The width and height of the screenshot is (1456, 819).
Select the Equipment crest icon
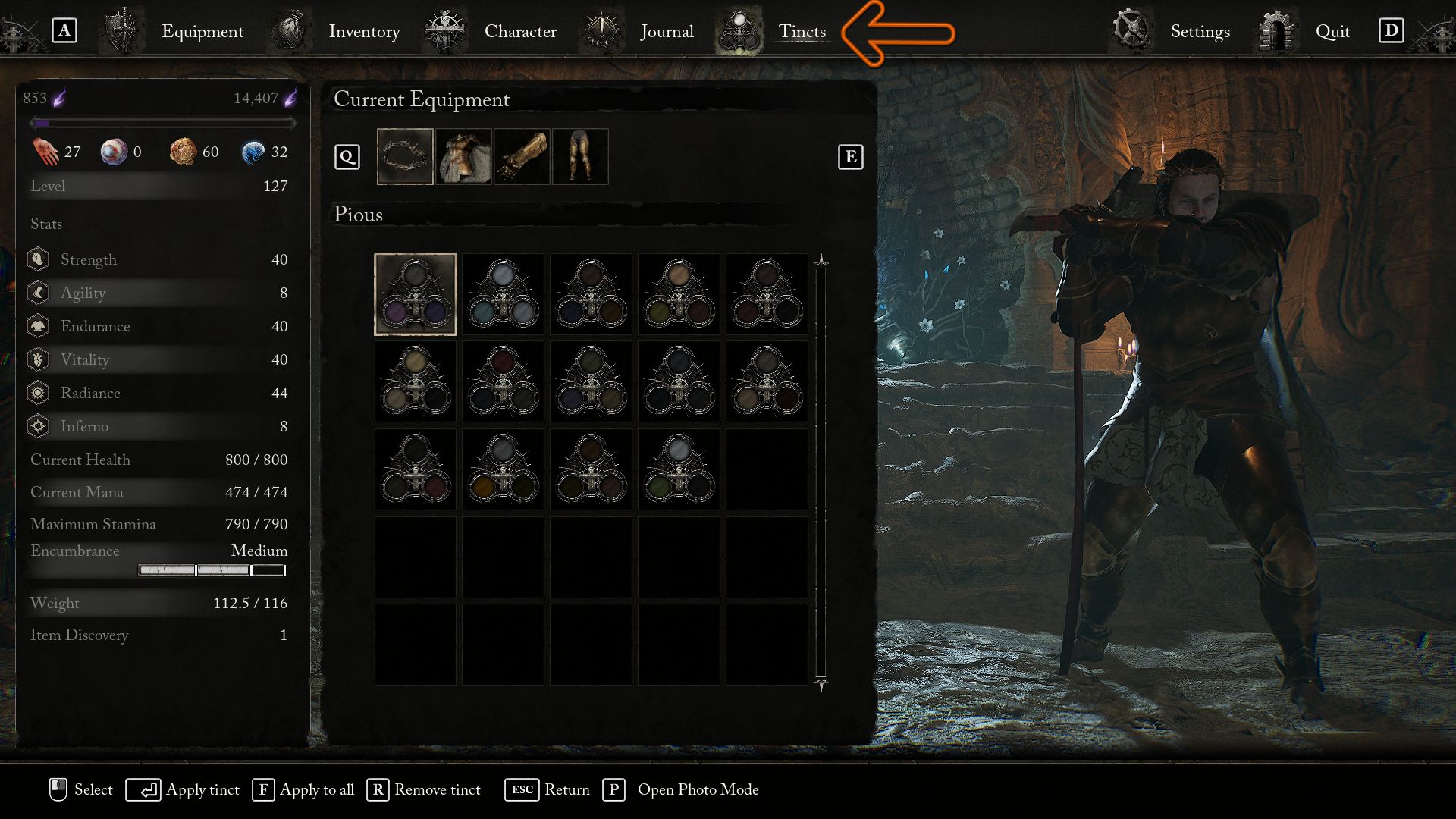(x=121, y=30)
